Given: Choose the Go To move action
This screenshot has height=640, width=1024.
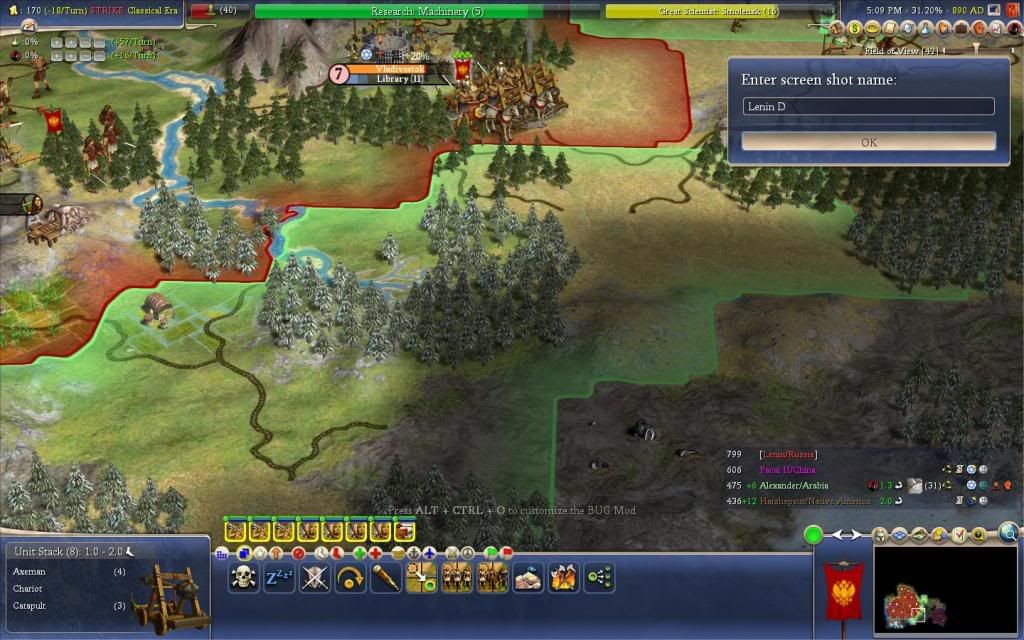Looking at the screenshot, I should [x=423, y=577].
